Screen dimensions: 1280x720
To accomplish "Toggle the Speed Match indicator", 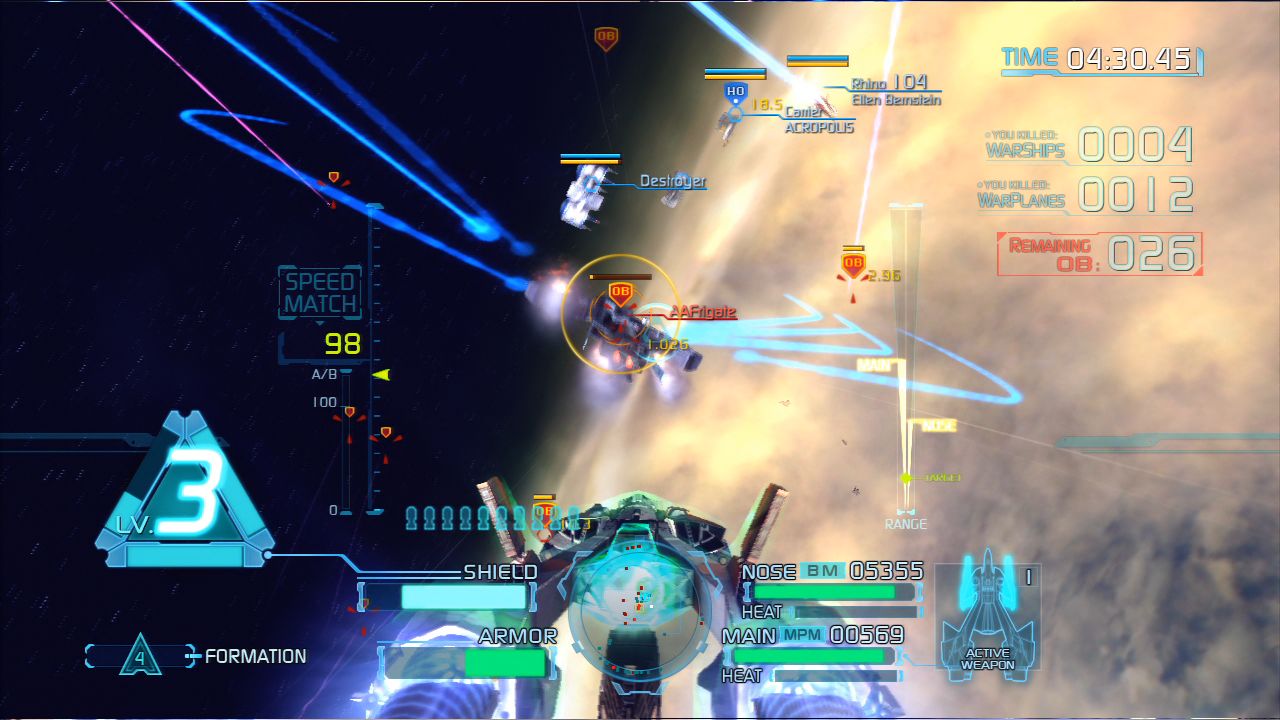I will click(x=320, y=294).
